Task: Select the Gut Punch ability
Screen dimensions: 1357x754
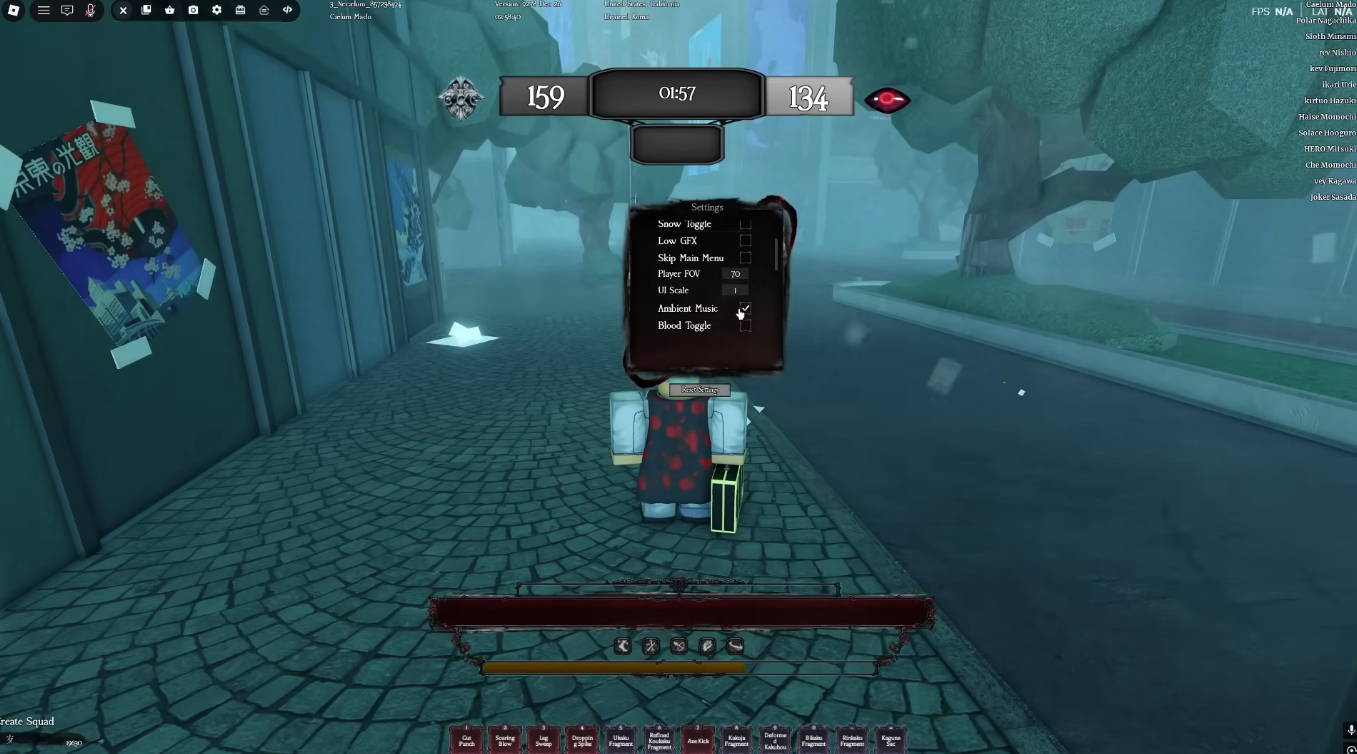Action: pyautogui.click(x=466, y=738)
